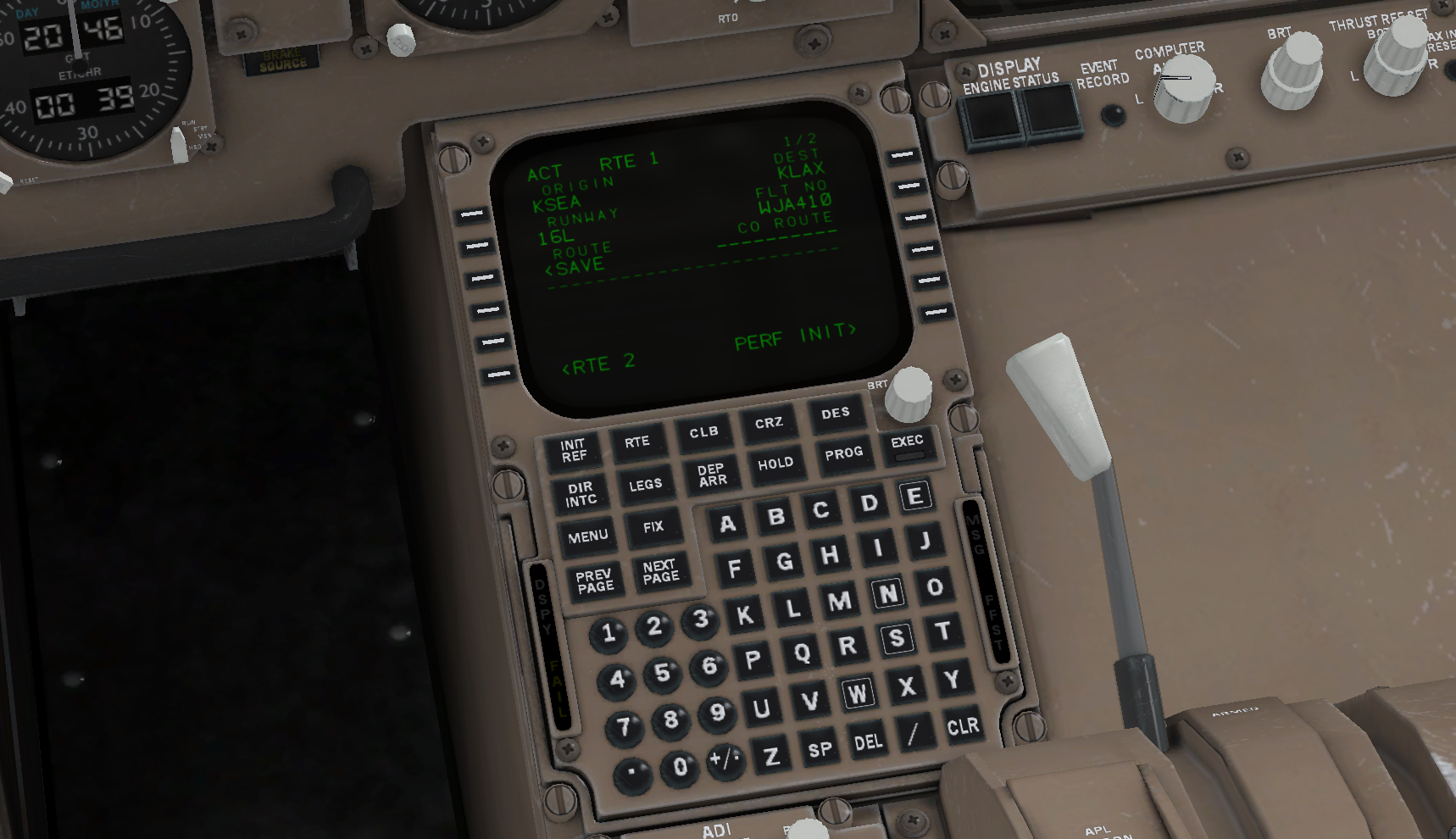Show the CLB climb page
Screen dimensions: 1456x839
click(x=703, y=432)
